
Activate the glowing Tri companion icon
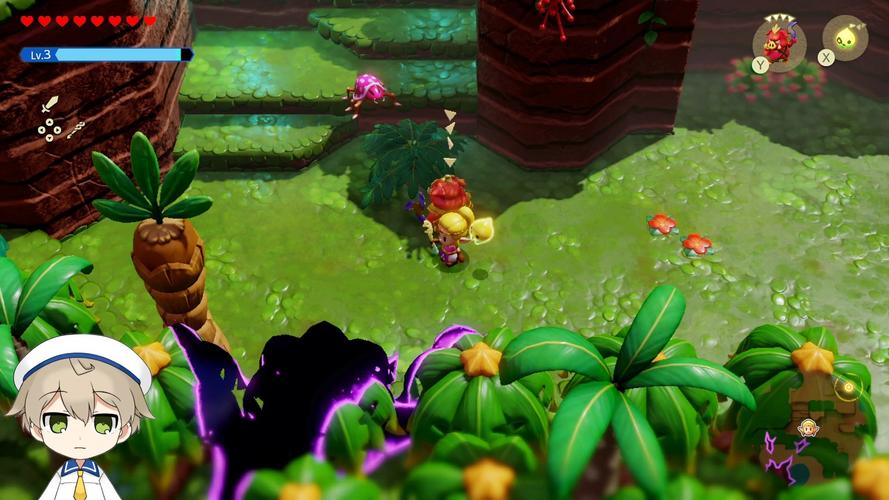pos(845,38)
